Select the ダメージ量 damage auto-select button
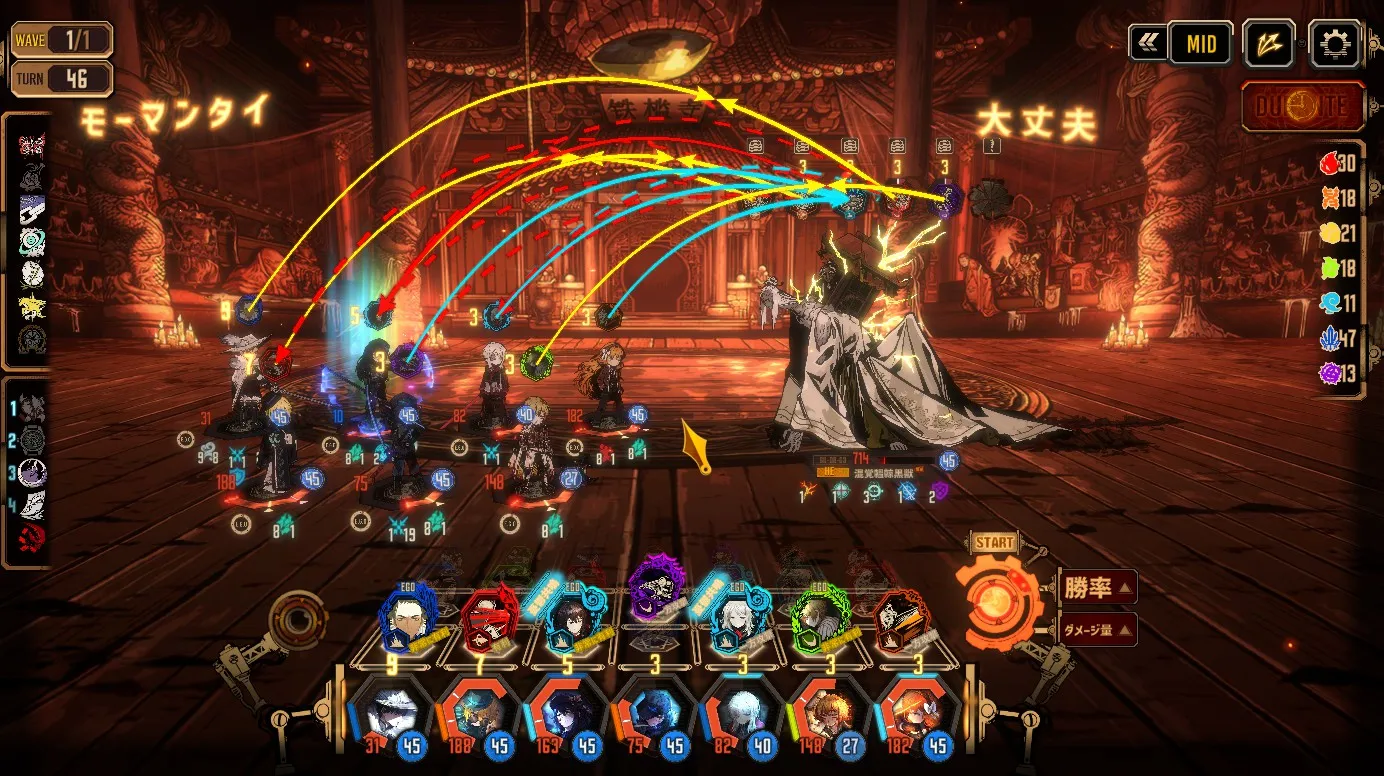Image resolution: width=1384 pixels, height=776 pixels. (x=1097, y=629)
